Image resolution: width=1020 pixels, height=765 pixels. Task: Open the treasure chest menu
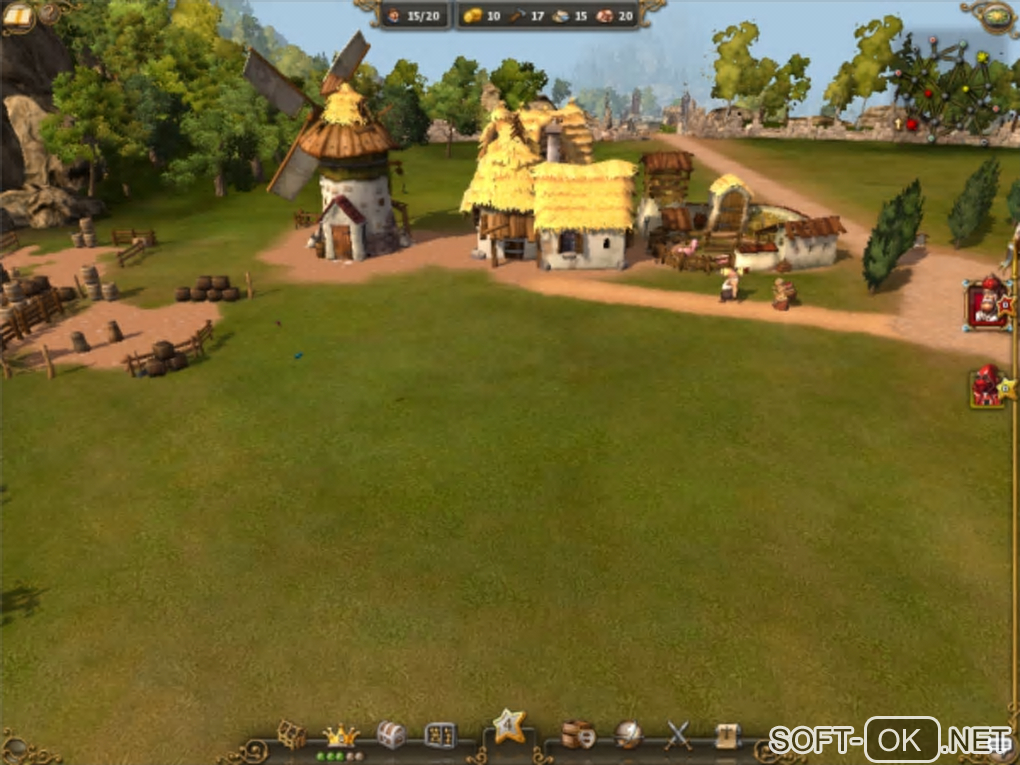pos(391,735)
